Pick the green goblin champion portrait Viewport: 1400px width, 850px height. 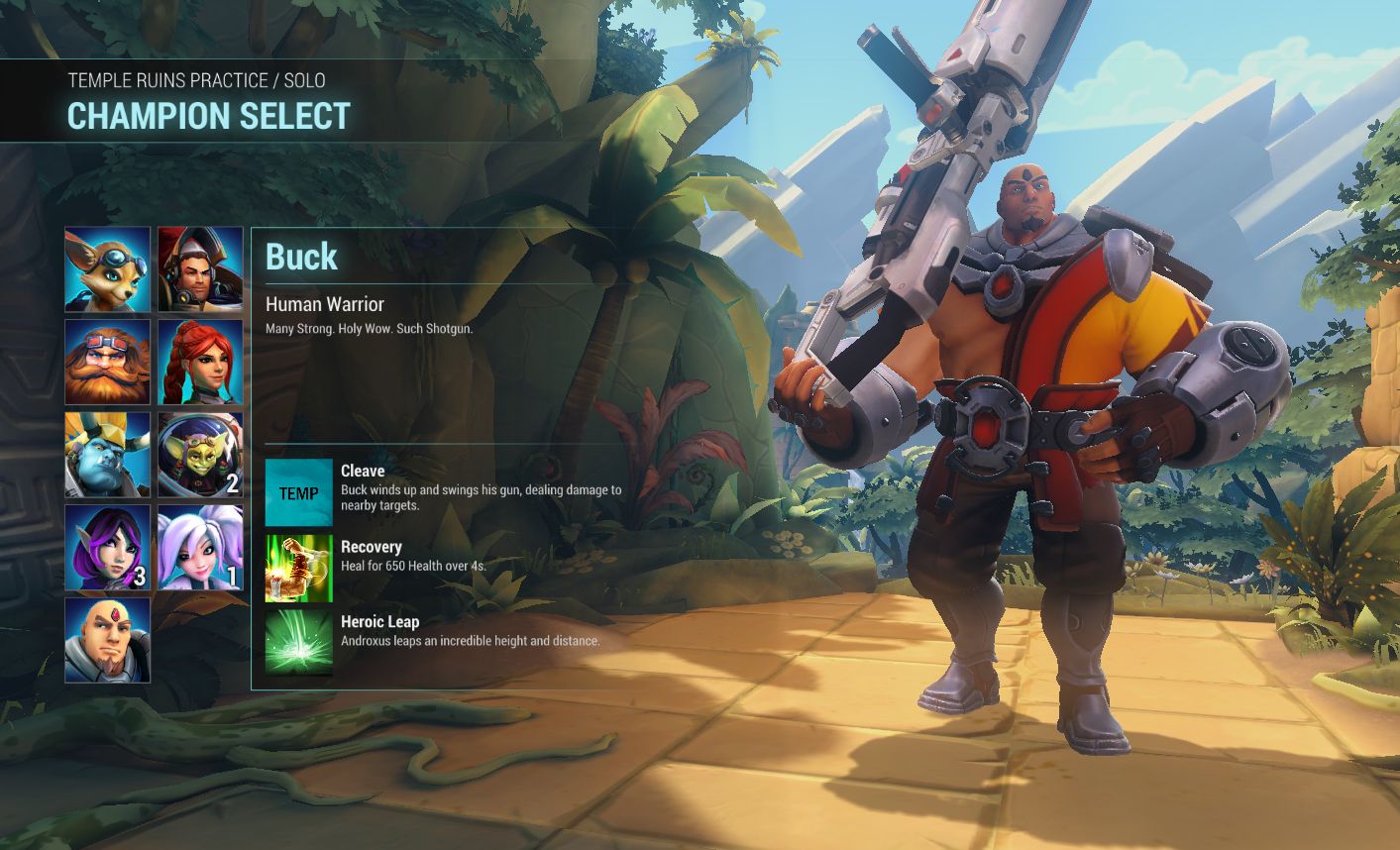tap(200, 455)
